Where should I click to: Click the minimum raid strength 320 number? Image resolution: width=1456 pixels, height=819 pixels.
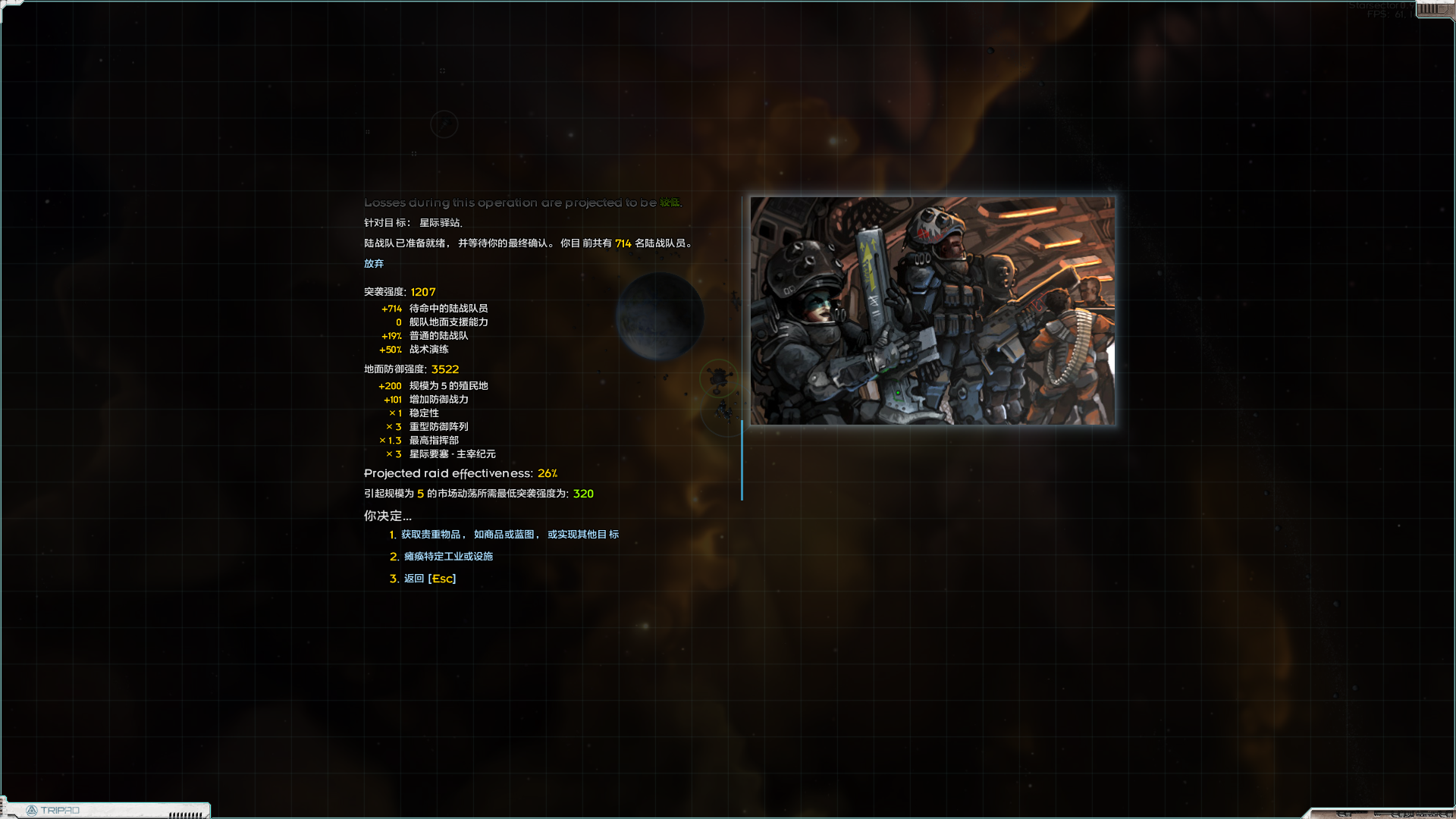[583, 494]
